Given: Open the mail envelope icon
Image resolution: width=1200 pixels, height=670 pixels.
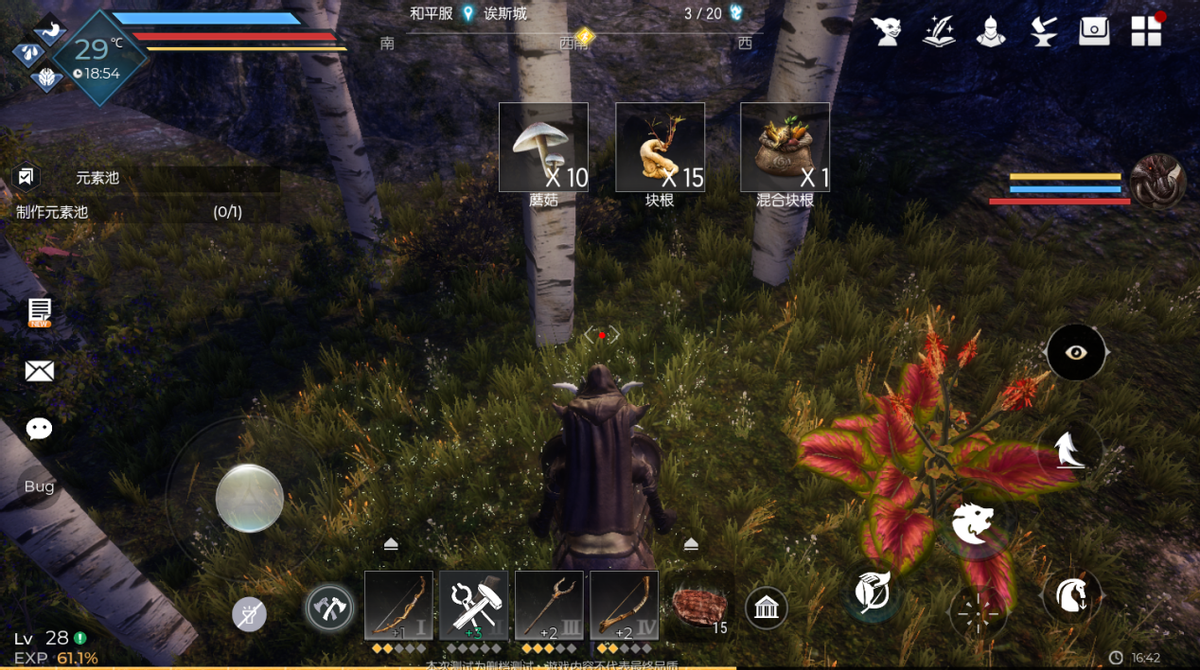Looking at the screenshot, I should tap(39, 372).
